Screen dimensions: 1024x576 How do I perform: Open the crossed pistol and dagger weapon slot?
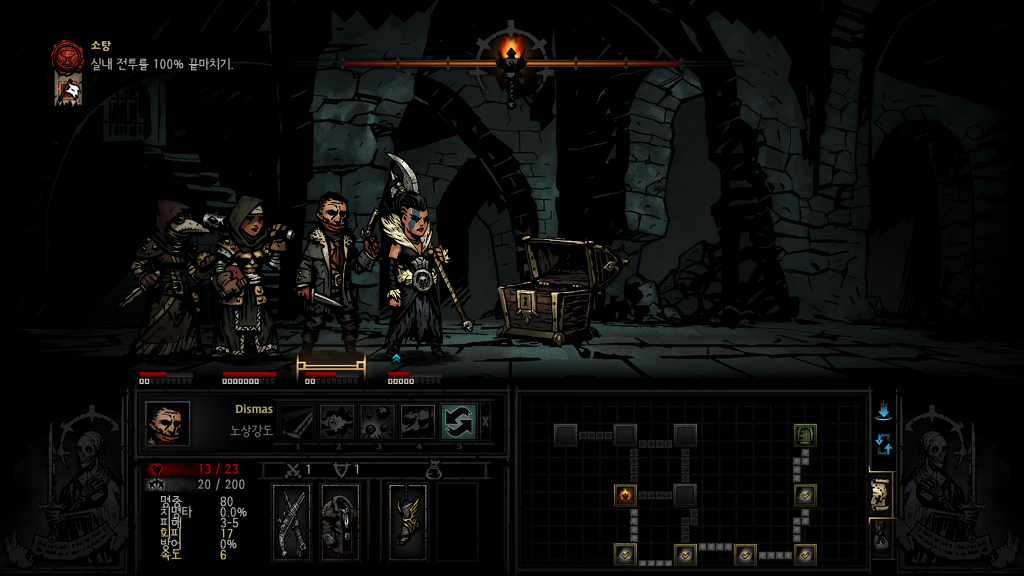pyautogui.click(x=294, y=521)
